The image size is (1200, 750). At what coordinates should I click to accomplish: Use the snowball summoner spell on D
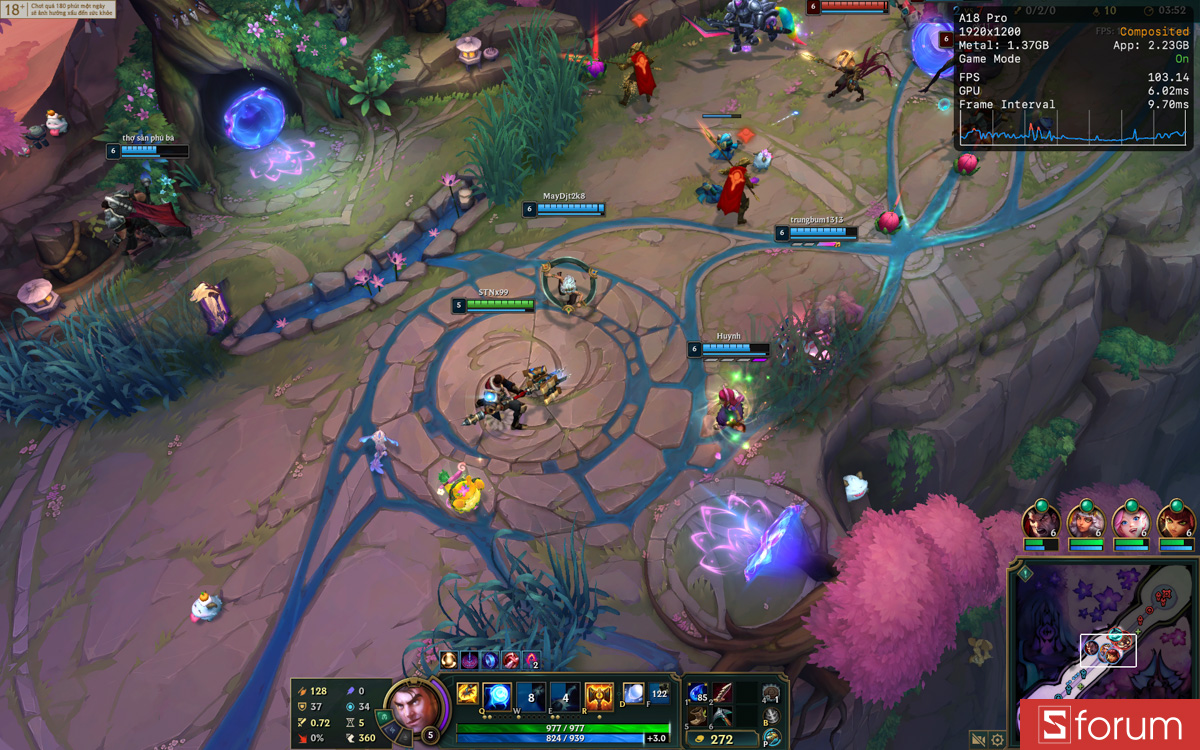pos(634,692)
